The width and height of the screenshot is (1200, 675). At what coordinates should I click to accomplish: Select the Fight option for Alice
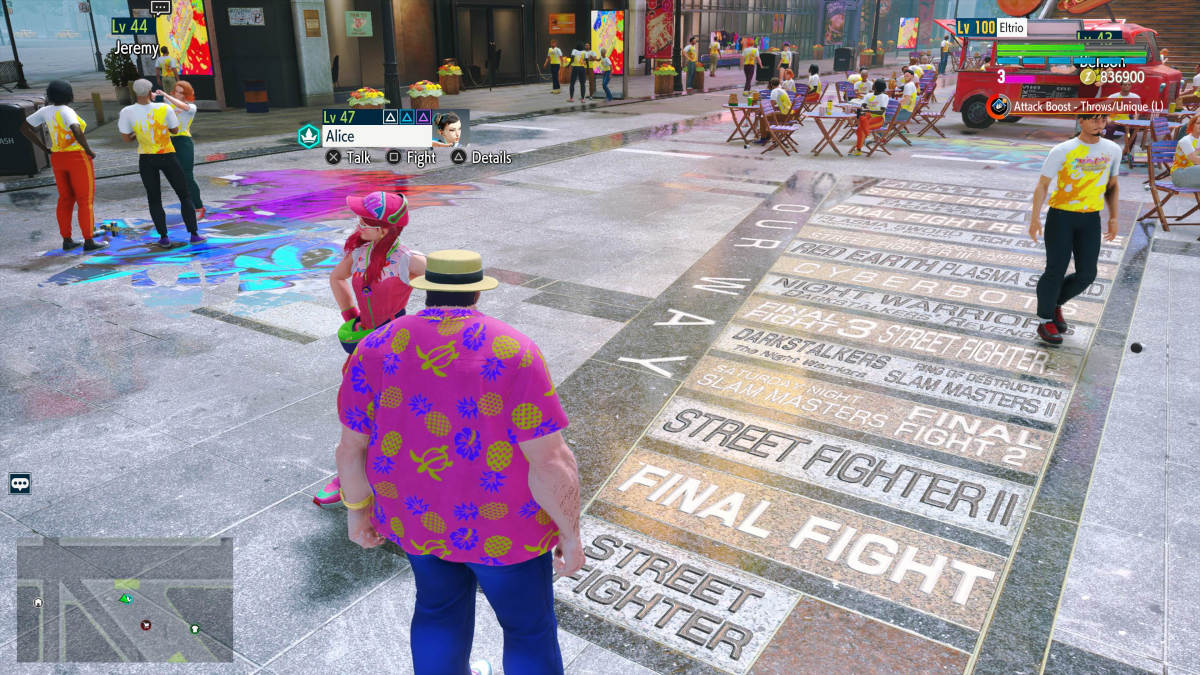(410, 157)
